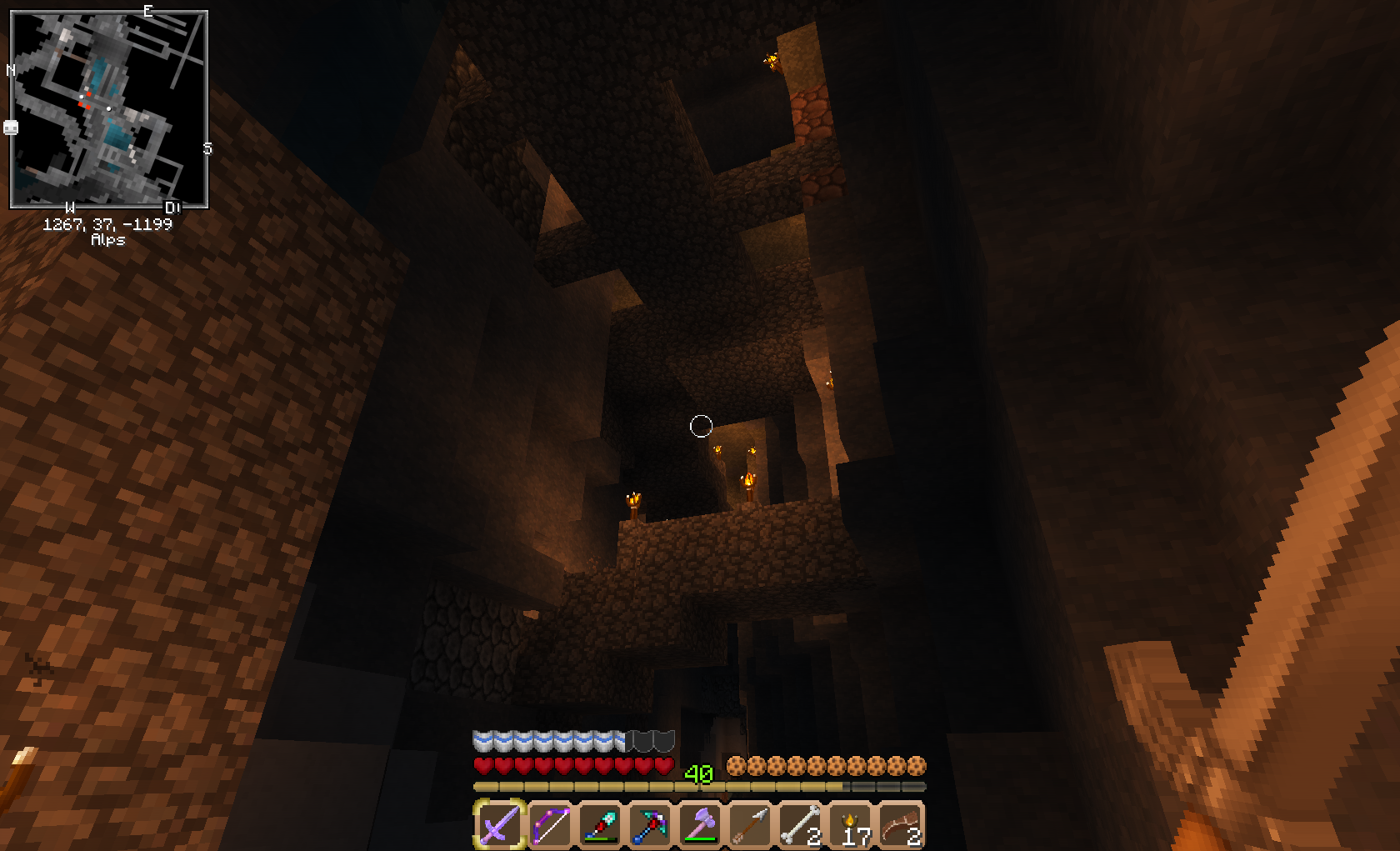Pick the arrow in the hotbar
This screenshot has width=1400, height=851.
click(x=750, y=824)
